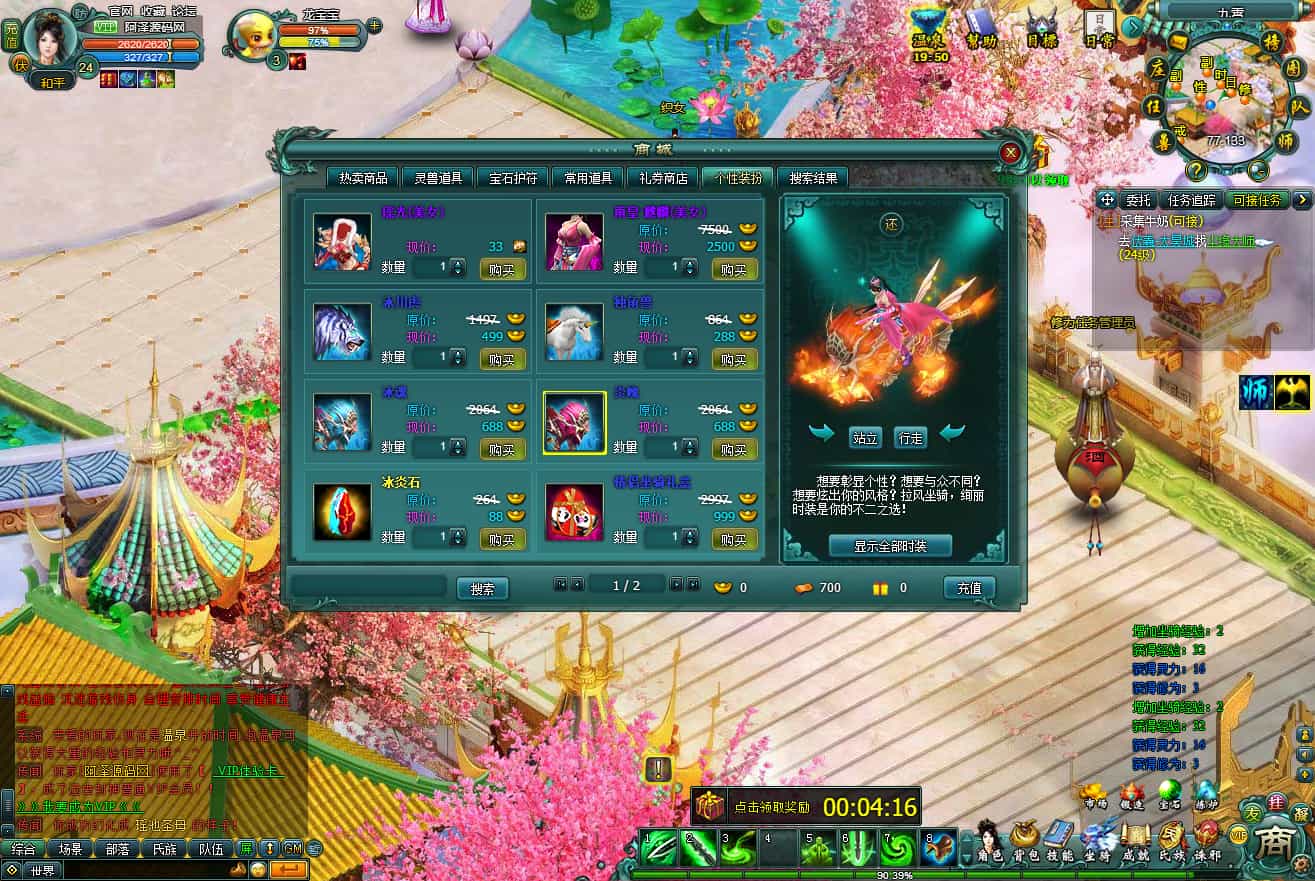Click the 充值 recharge button

[x=969, y=588]
